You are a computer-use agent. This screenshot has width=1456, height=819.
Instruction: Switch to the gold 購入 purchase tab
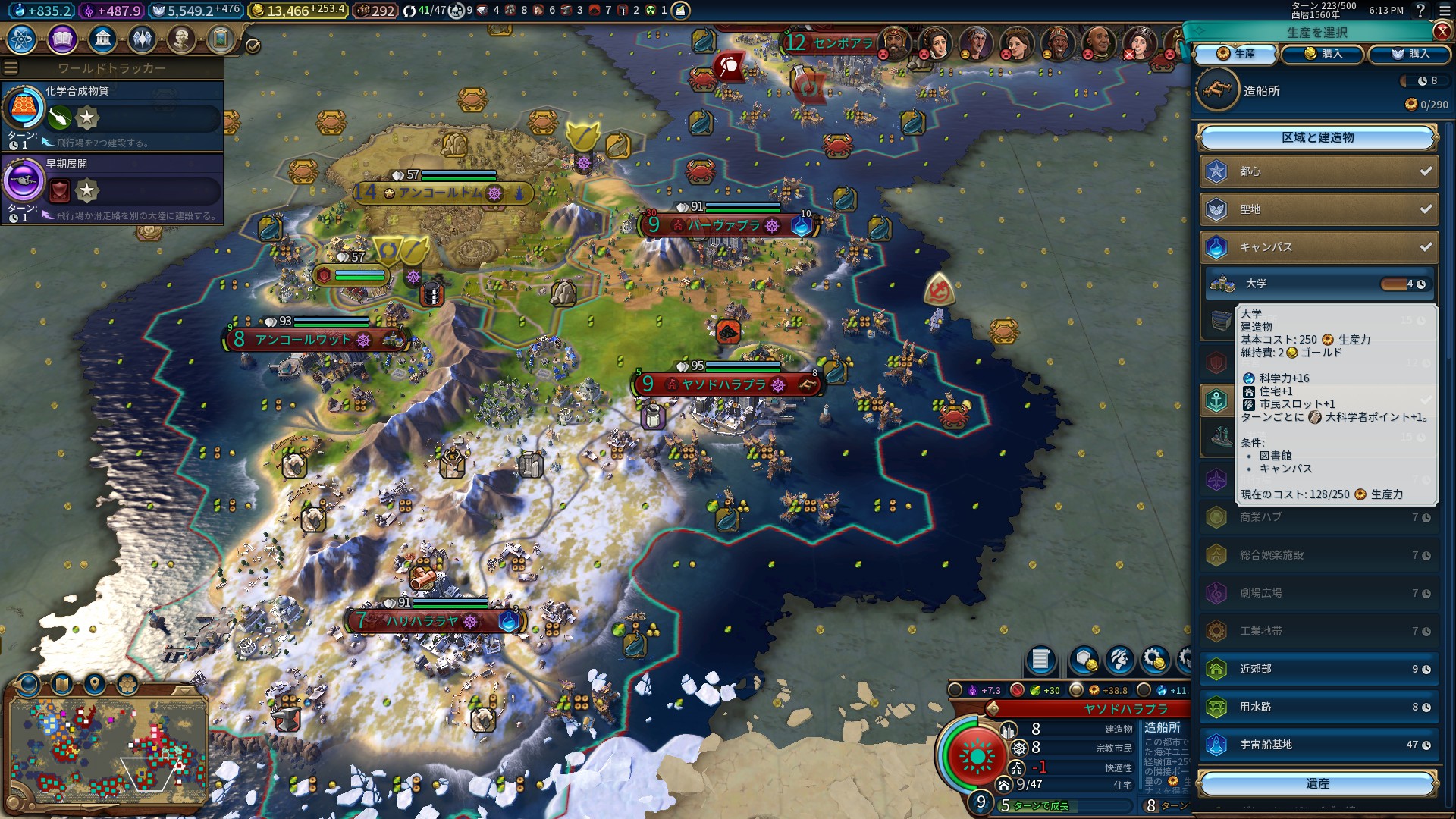point(1323,54)
